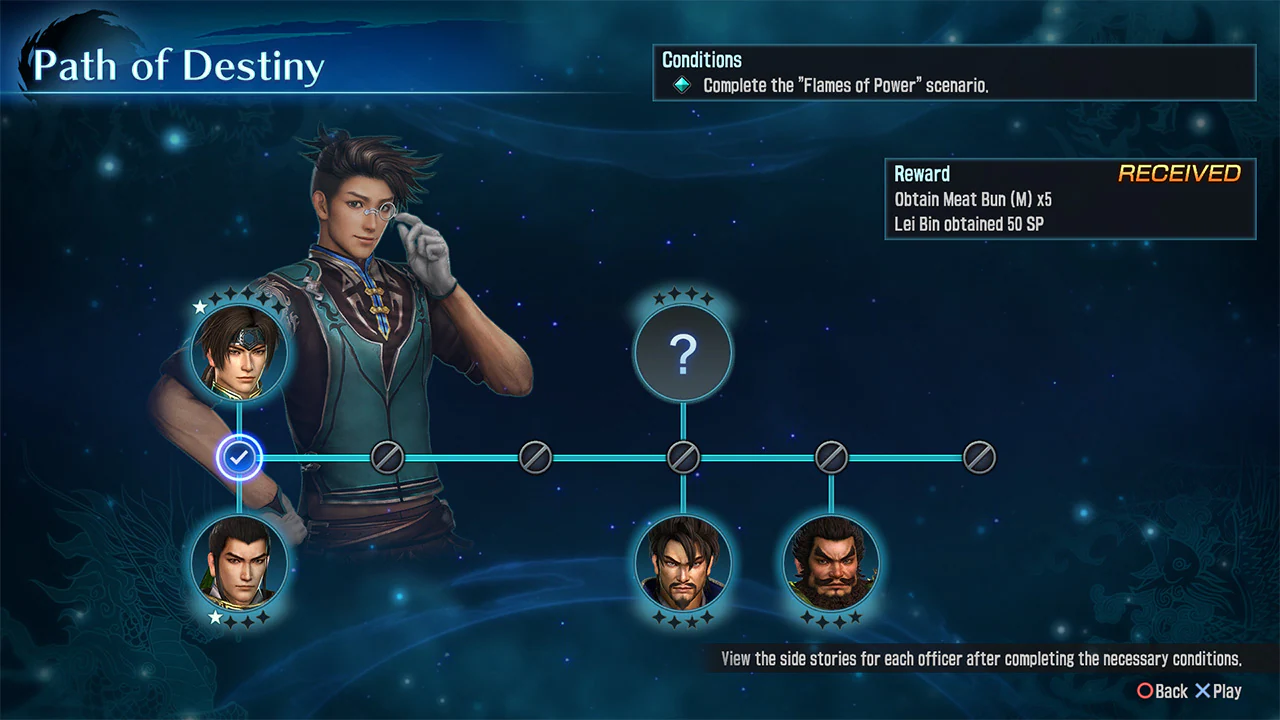Select the locked node between the bearded officers
This screenshot has width=1280, height=720.
click(x=832, y=457)
